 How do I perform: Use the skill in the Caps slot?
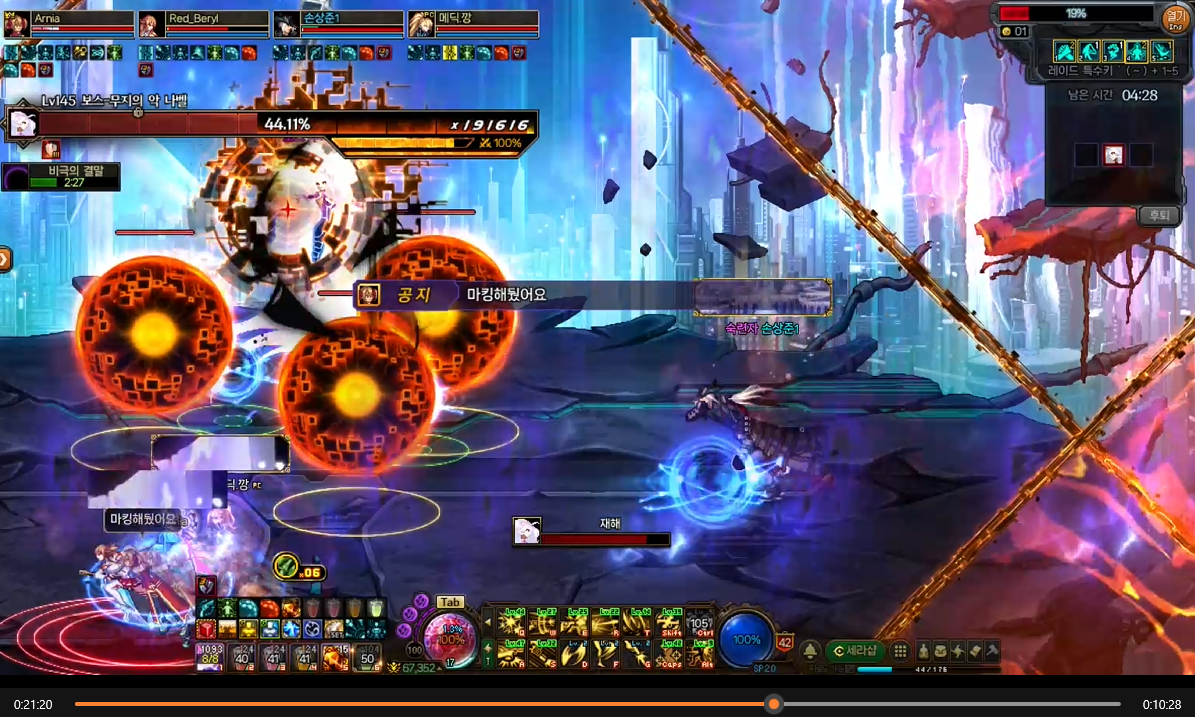pos(670,655)
